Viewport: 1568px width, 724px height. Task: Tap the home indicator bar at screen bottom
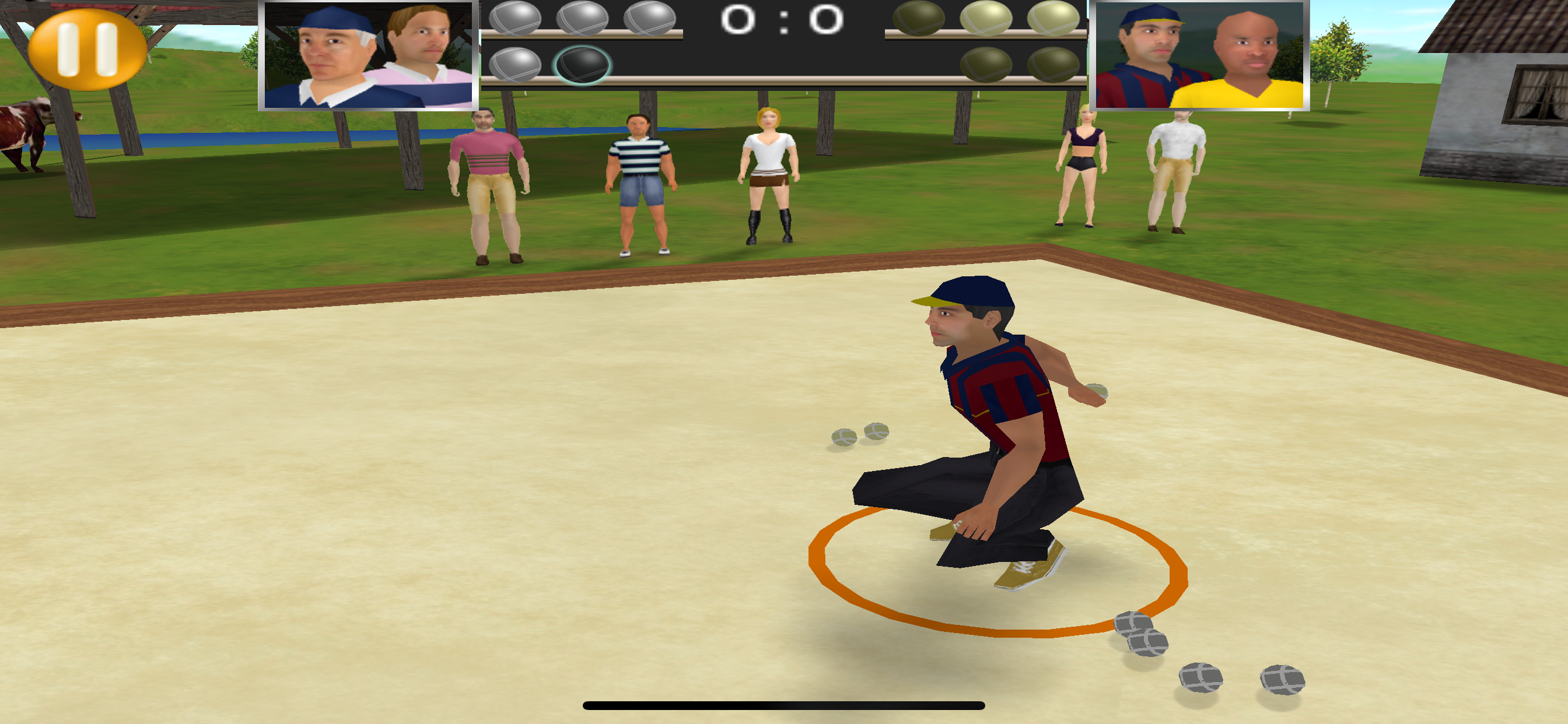click(784, 704)
